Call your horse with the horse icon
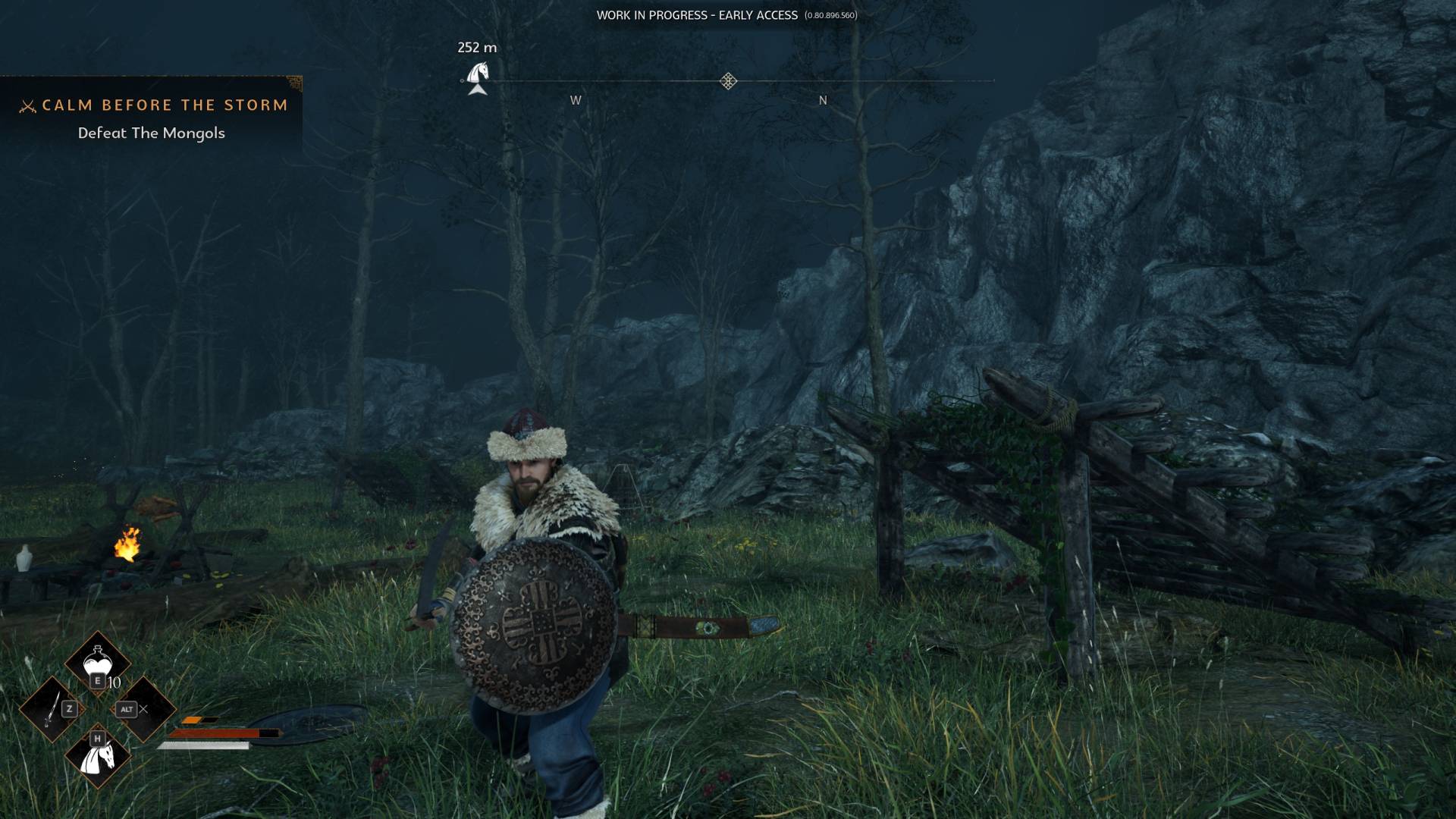This screenshot has width=1456, height=819. click(98, 755)
